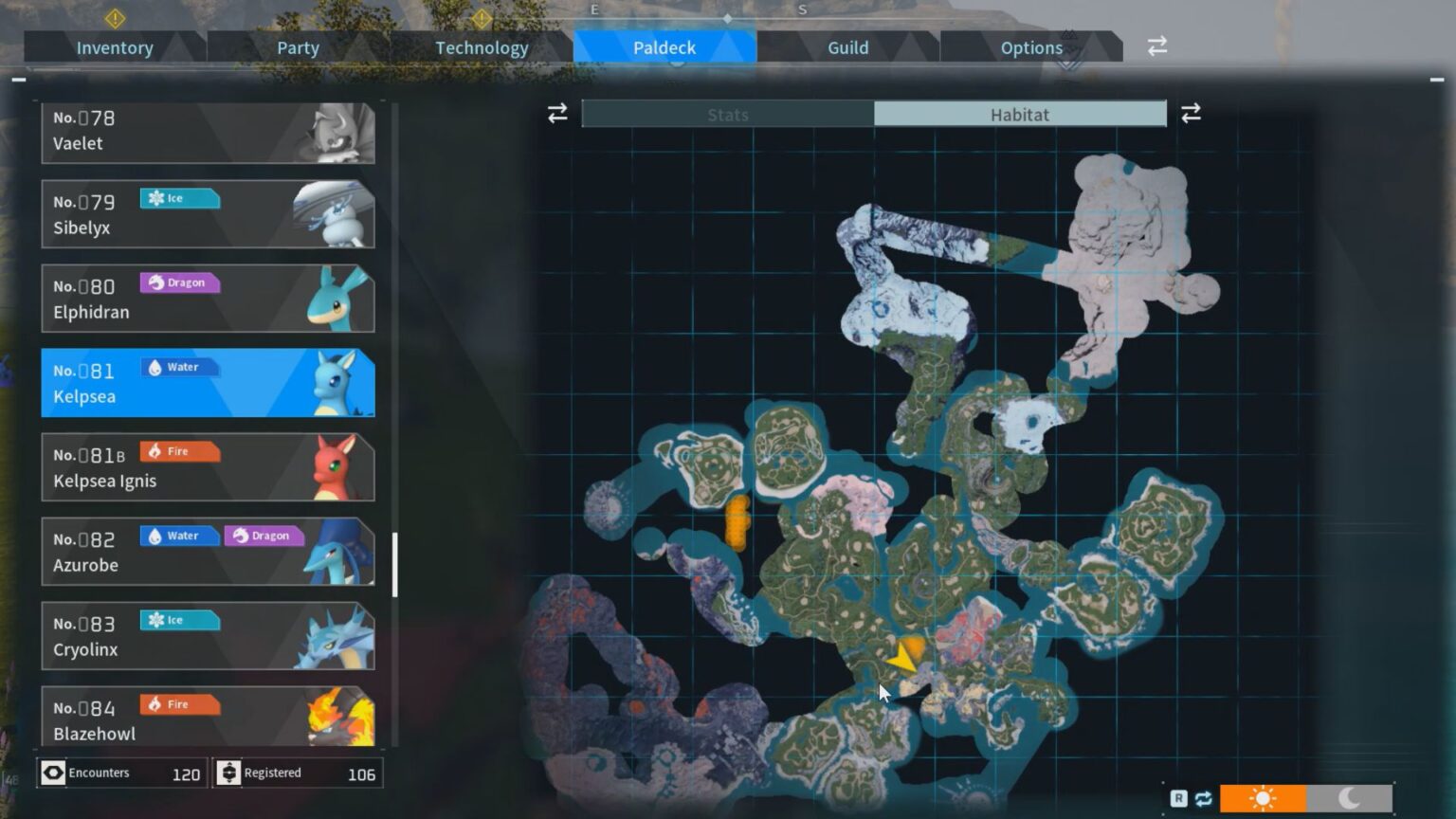
Task: Open the Party tab
Action: tap(298, 47)
